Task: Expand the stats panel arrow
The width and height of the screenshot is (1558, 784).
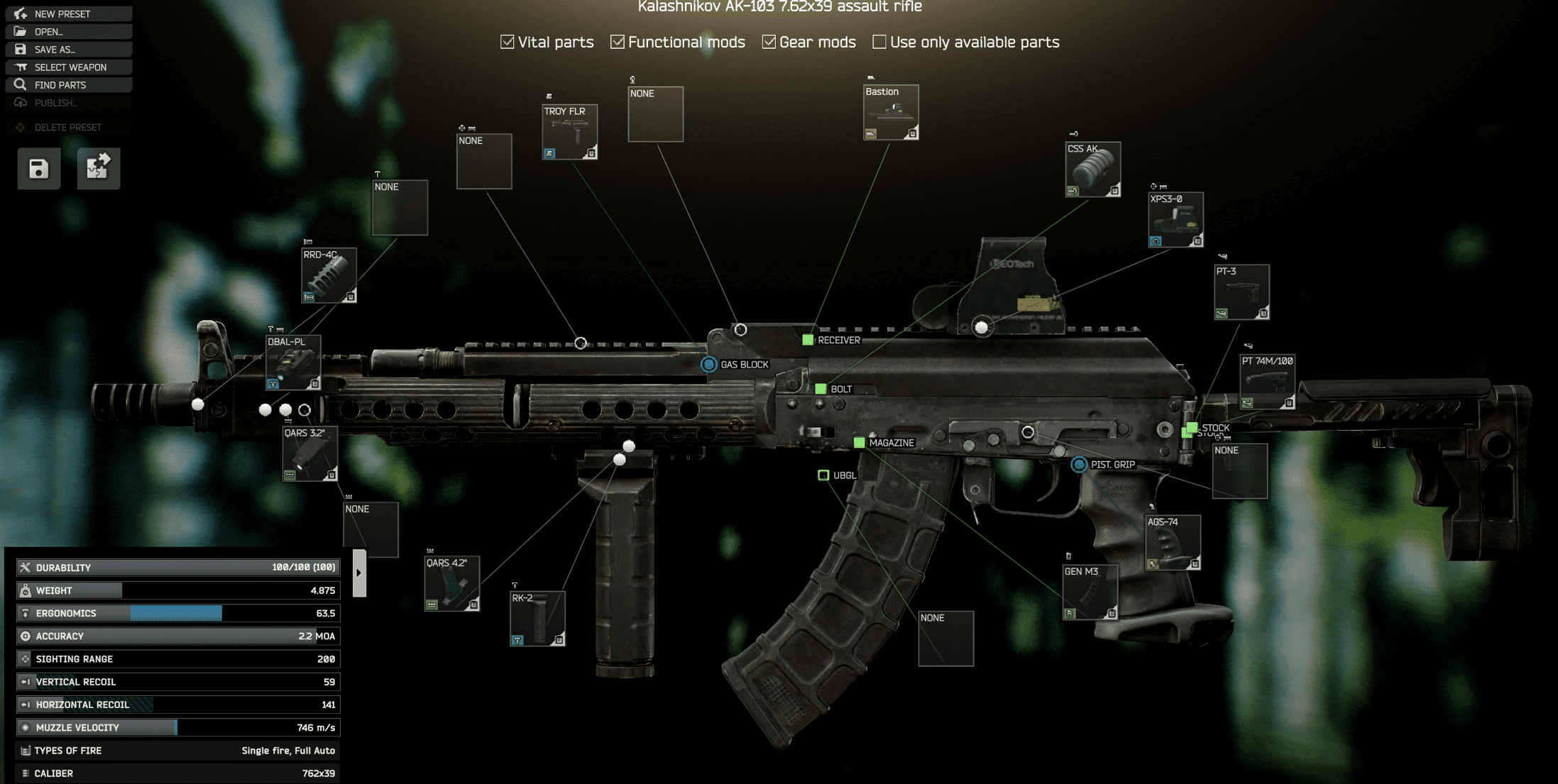Action: [359, 573]
